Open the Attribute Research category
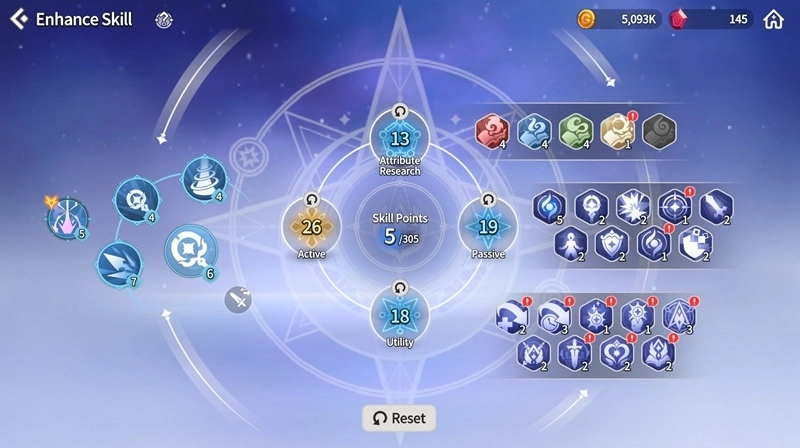 click(x=400, y=140)
